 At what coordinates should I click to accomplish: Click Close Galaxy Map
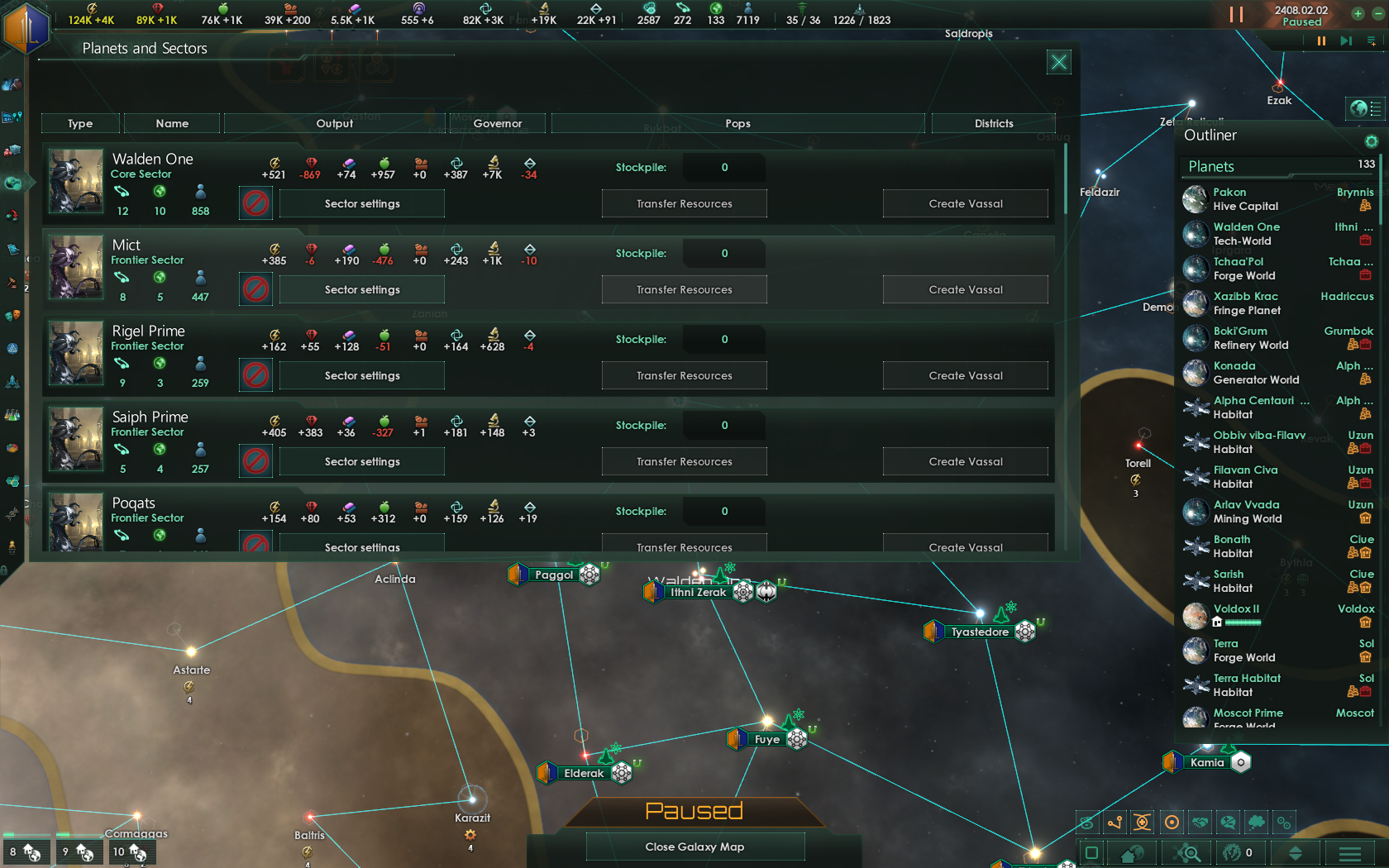coord(694,847)
